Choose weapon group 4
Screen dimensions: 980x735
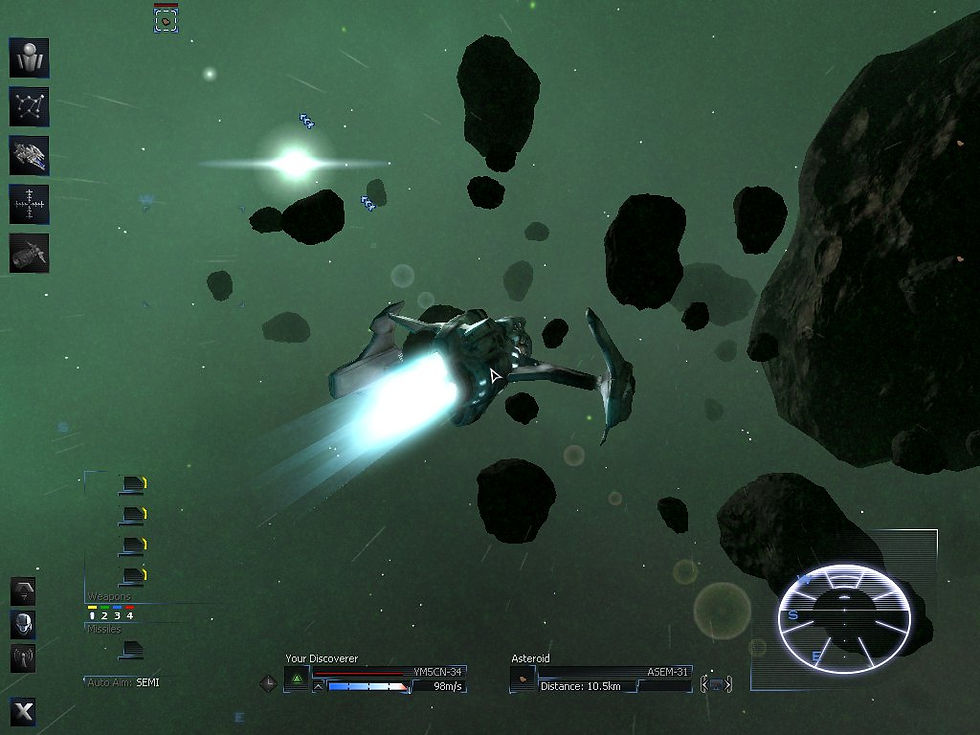129,615
